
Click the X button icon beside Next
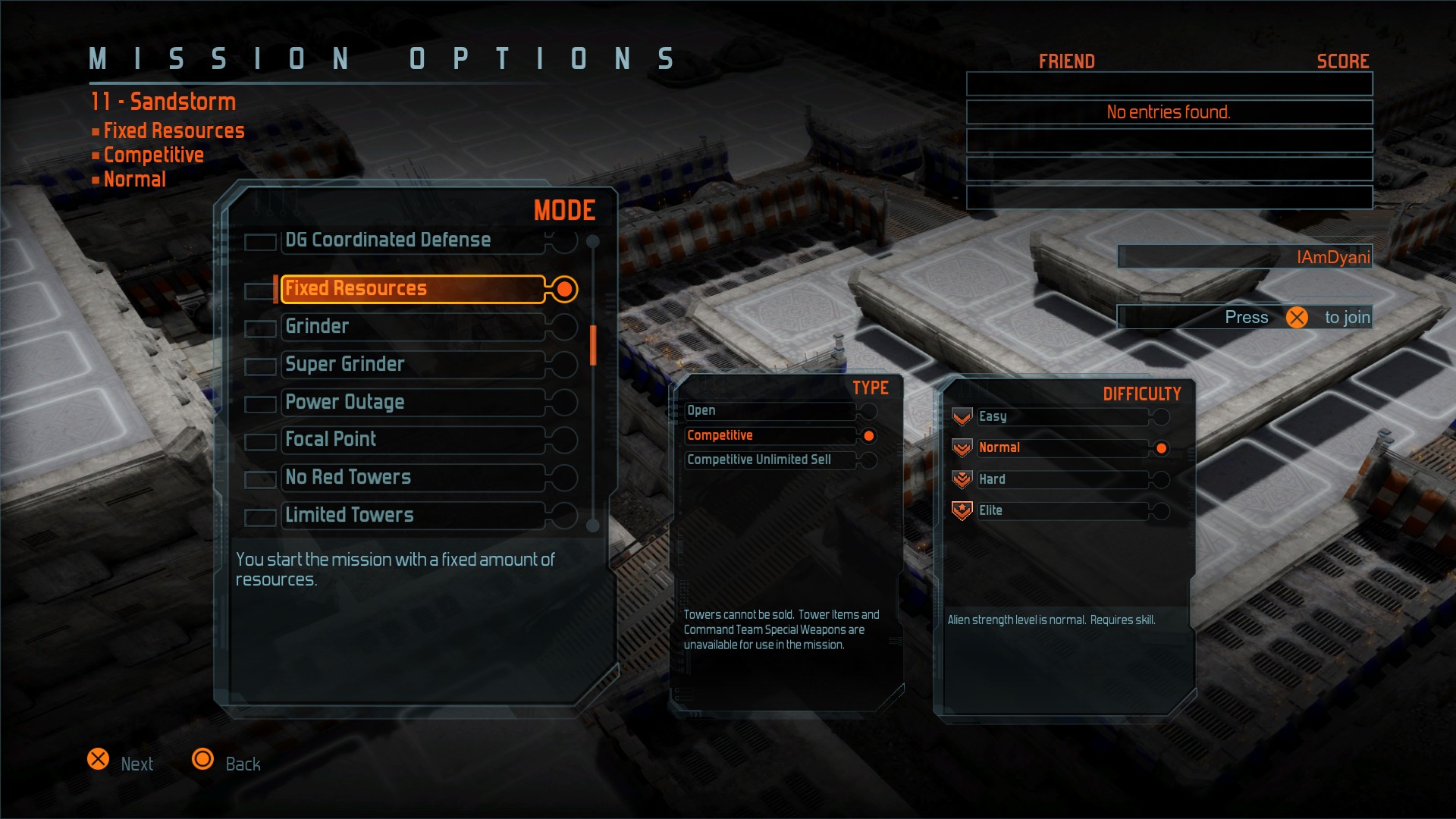pos(99,758)
